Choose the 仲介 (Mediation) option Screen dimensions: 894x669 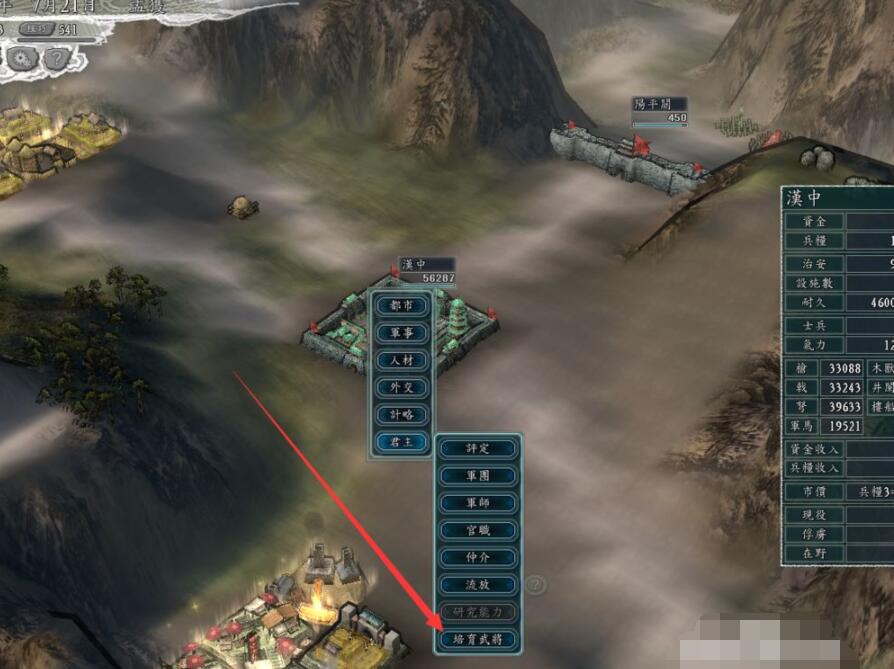pos(478,556)
